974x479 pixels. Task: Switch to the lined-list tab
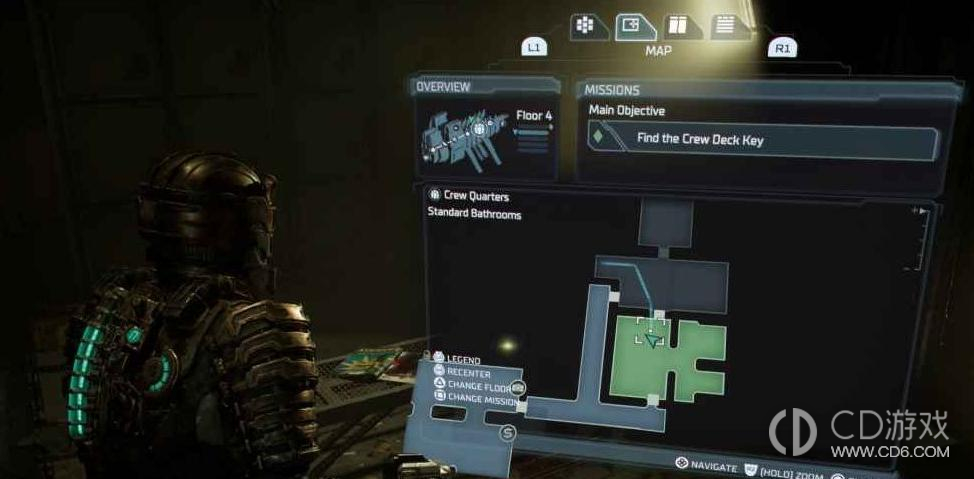point(726,26)
